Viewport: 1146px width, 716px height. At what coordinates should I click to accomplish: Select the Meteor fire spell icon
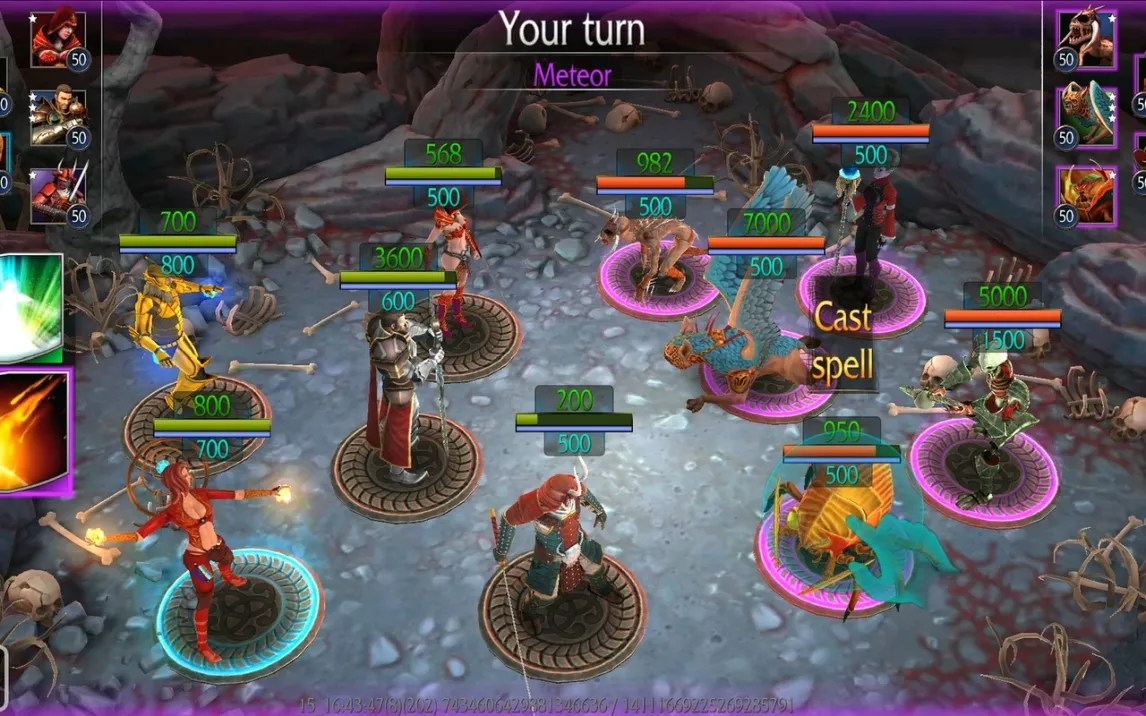pos(35,432)
